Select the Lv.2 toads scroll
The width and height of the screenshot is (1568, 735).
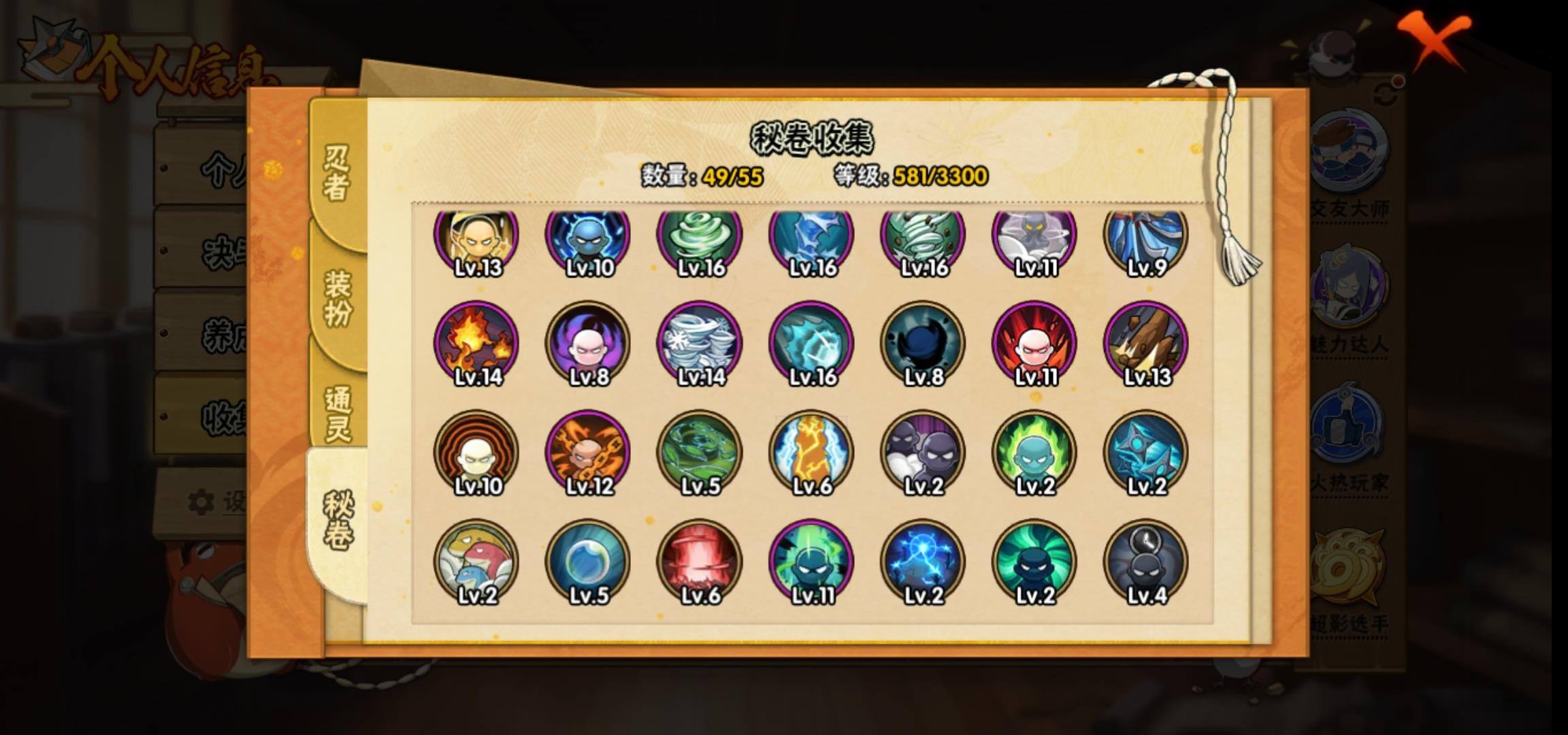(476, 562)
